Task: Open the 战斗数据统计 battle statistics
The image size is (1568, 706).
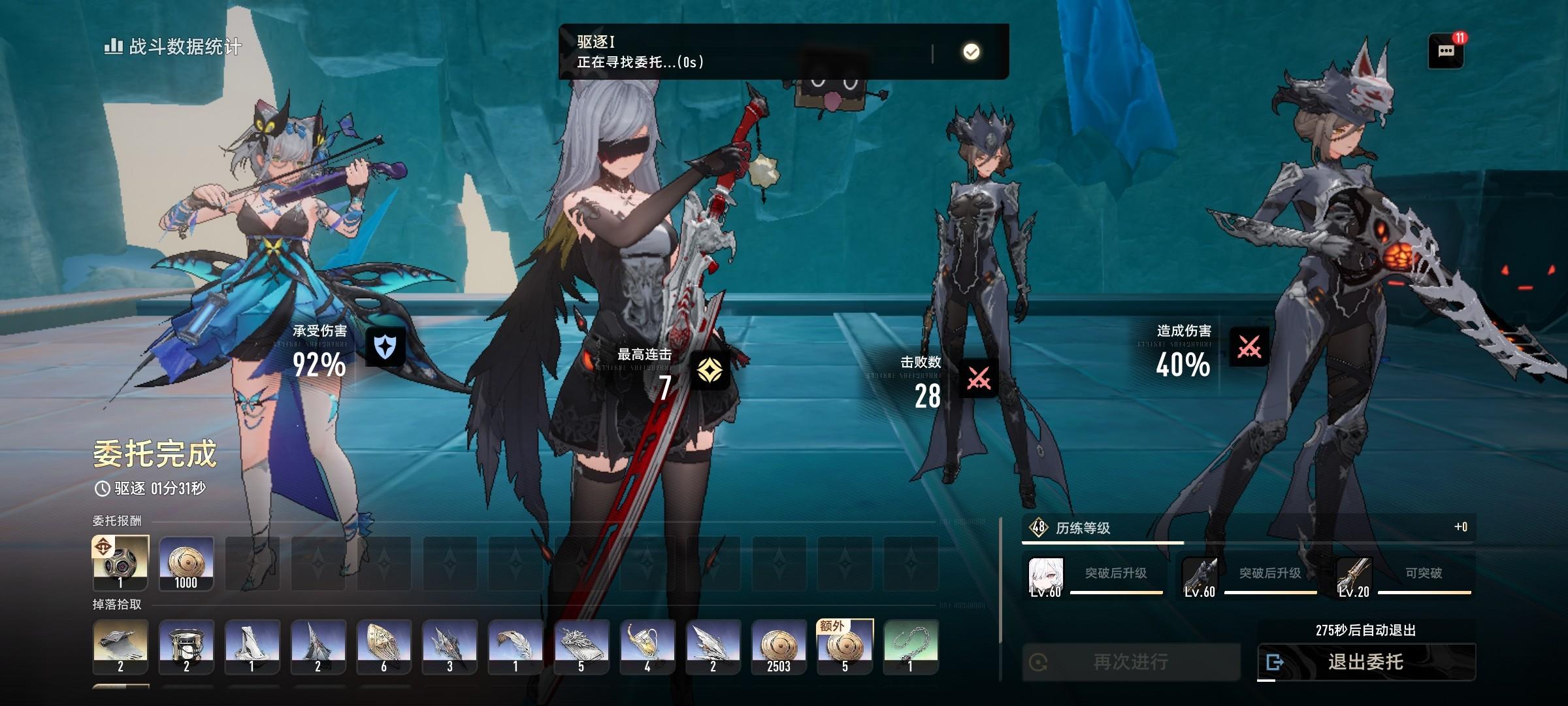Action: pos(173,46)
